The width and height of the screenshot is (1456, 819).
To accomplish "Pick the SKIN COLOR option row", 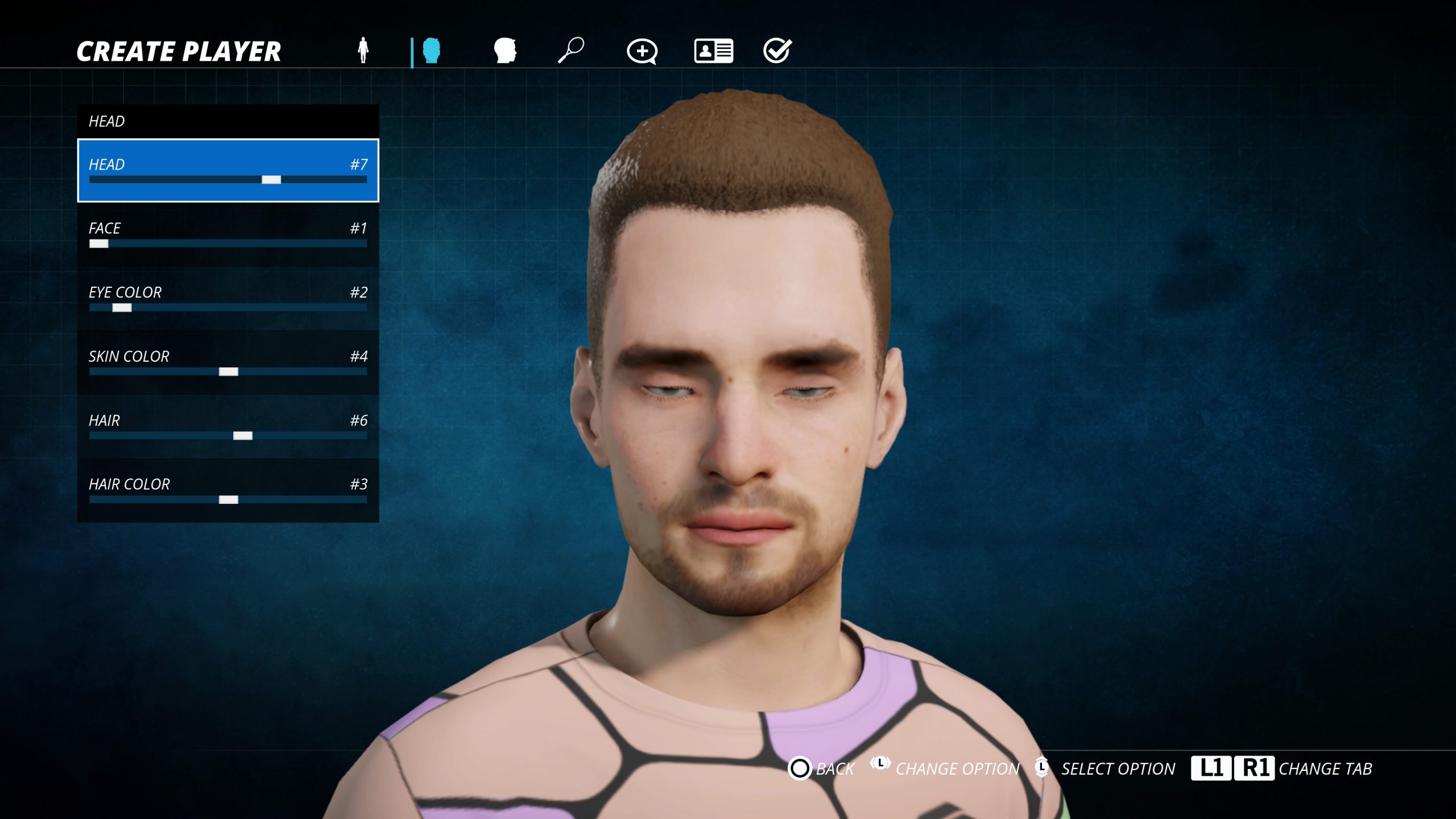I will coord(227,362).
